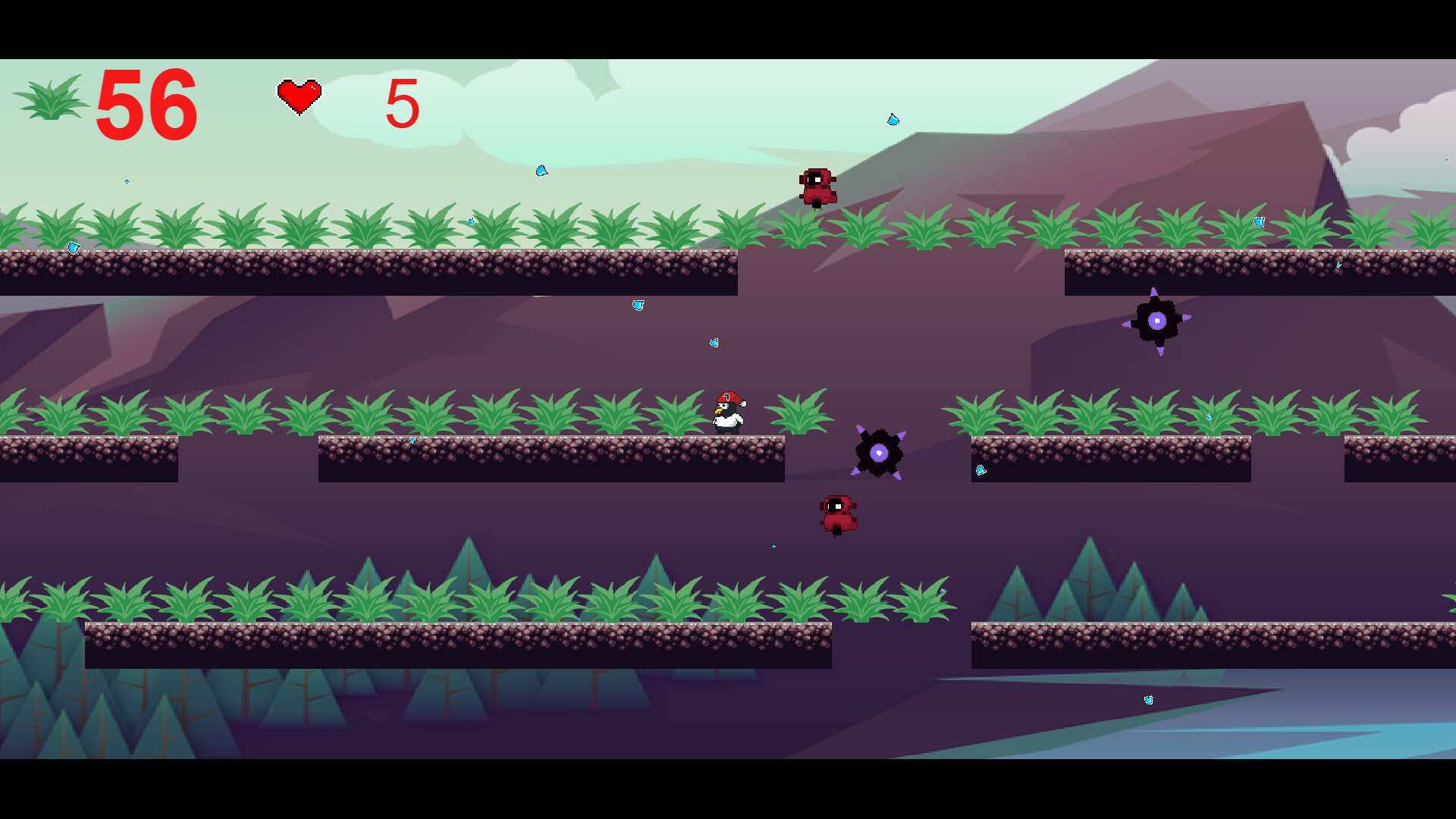This screenshot has height=819, width=1456.
Task: Click the blue water droplet near the top mountain
Action: click(x=893, y=119)
